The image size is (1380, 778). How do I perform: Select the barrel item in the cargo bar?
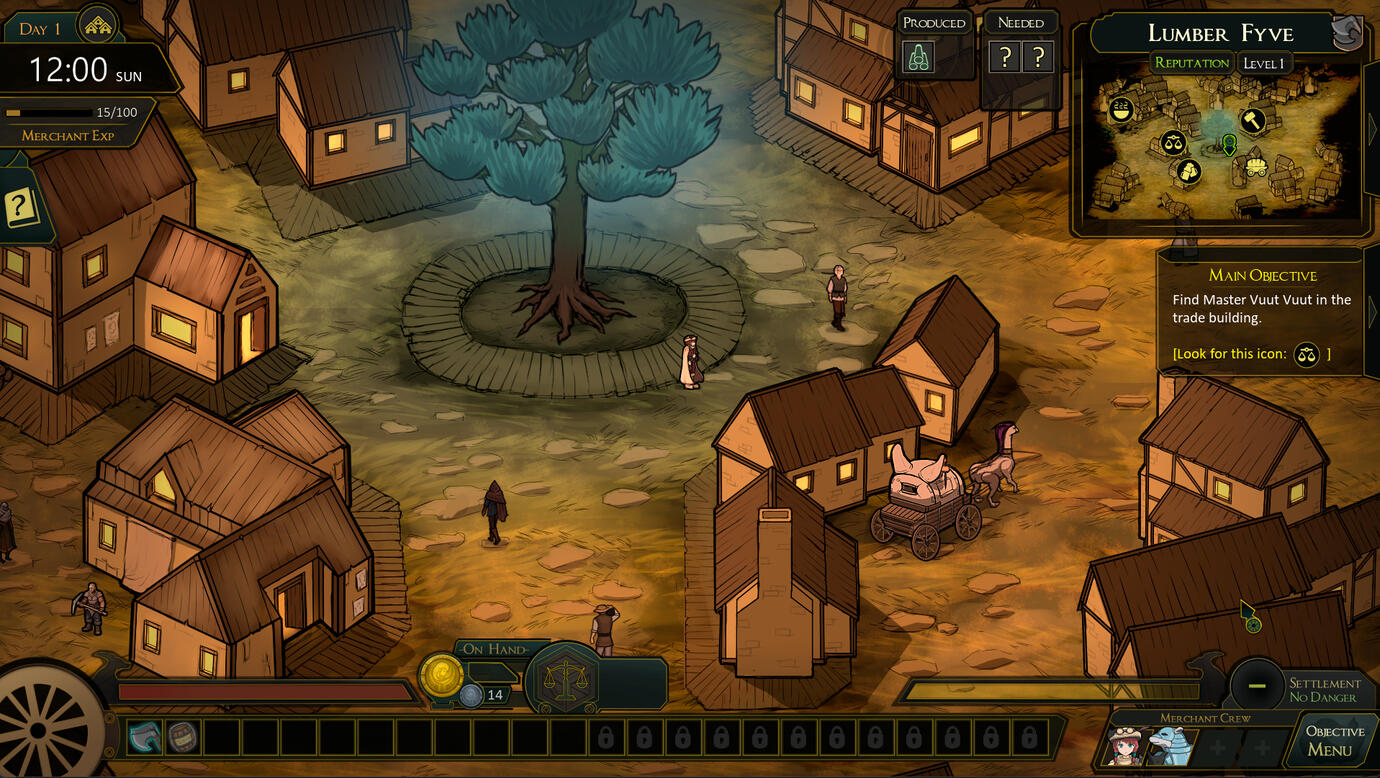[181, 738]
